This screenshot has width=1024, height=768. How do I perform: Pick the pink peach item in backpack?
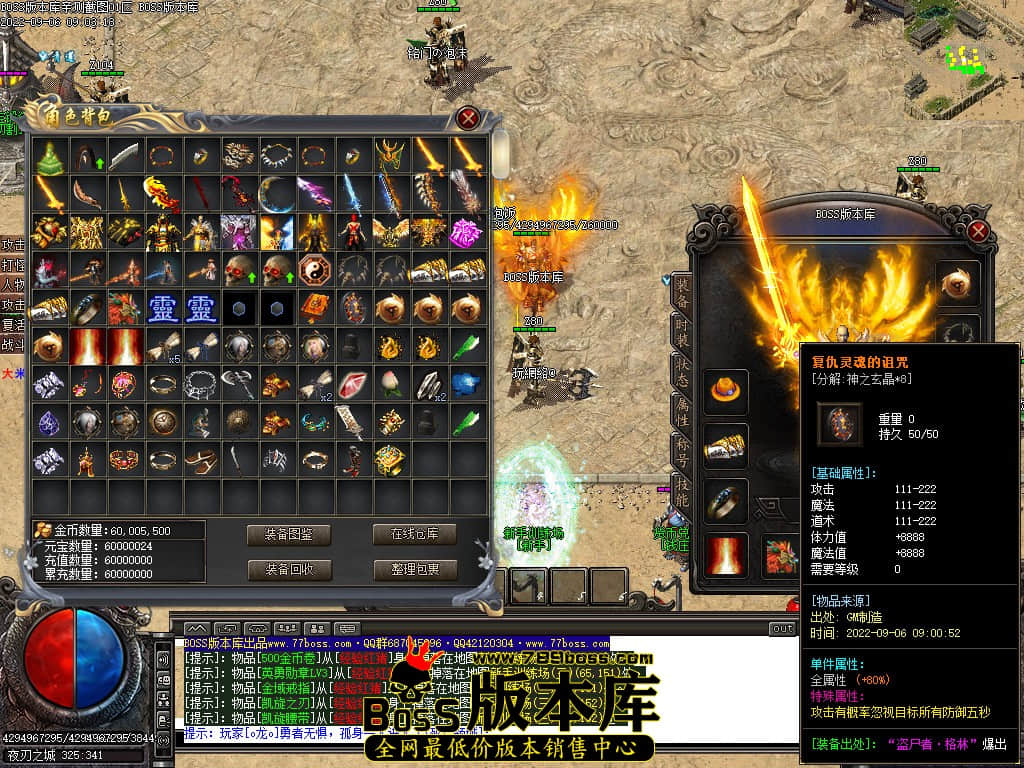point(390,385)
